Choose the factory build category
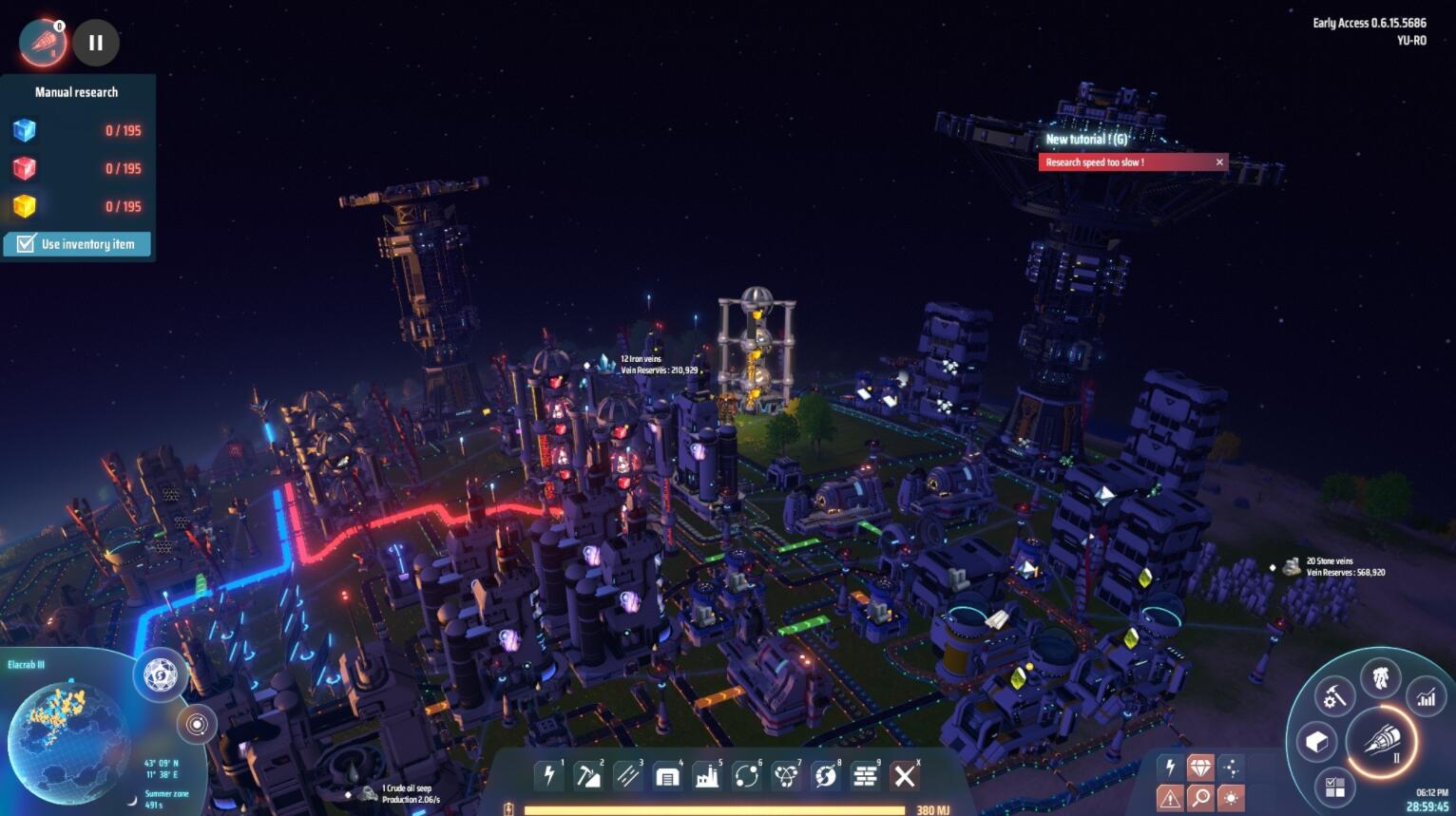Image resolution: width=1456 pixels, height=816 pixels. point(707,776)
